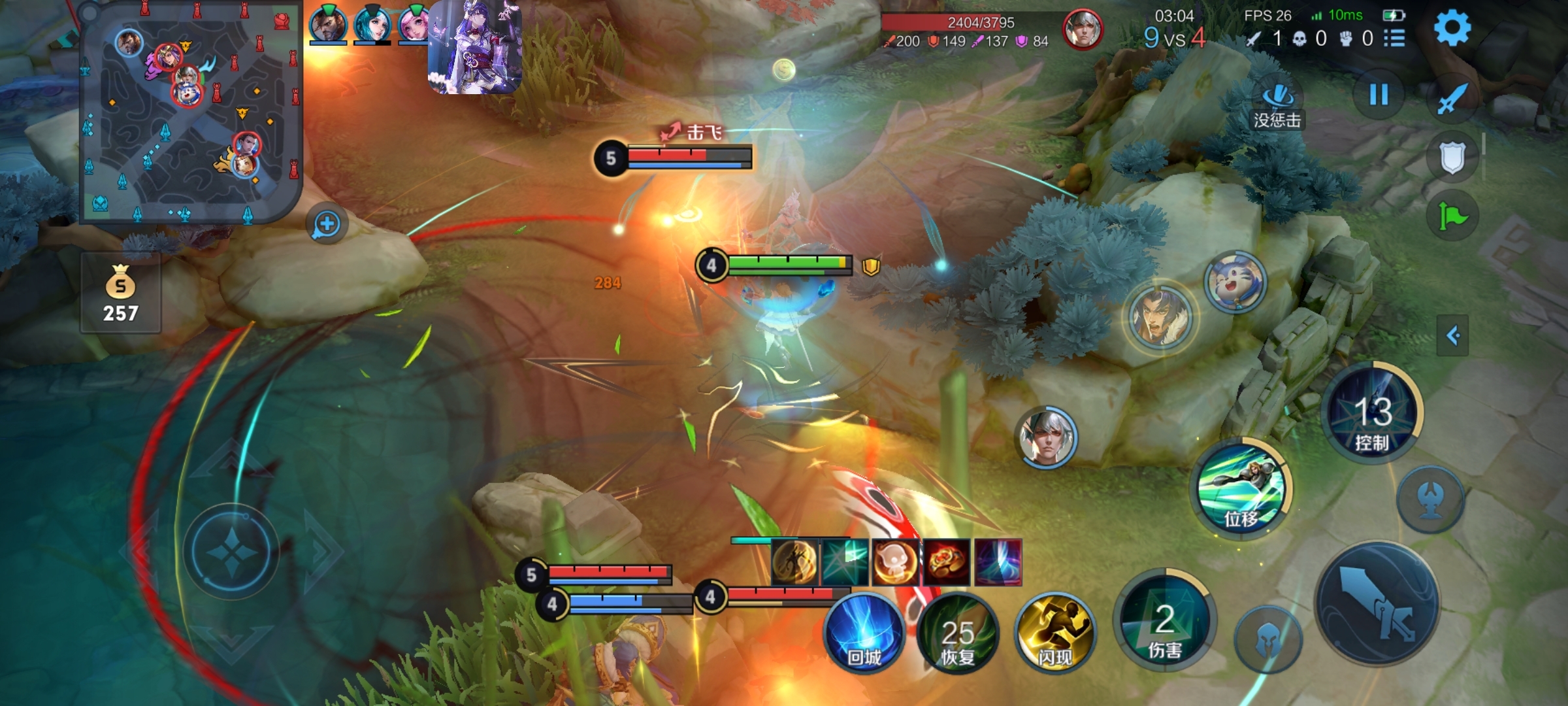Screen dimensions: 1568x706
Task: Tap the chat message plus bubble
Action: (327, 224)
